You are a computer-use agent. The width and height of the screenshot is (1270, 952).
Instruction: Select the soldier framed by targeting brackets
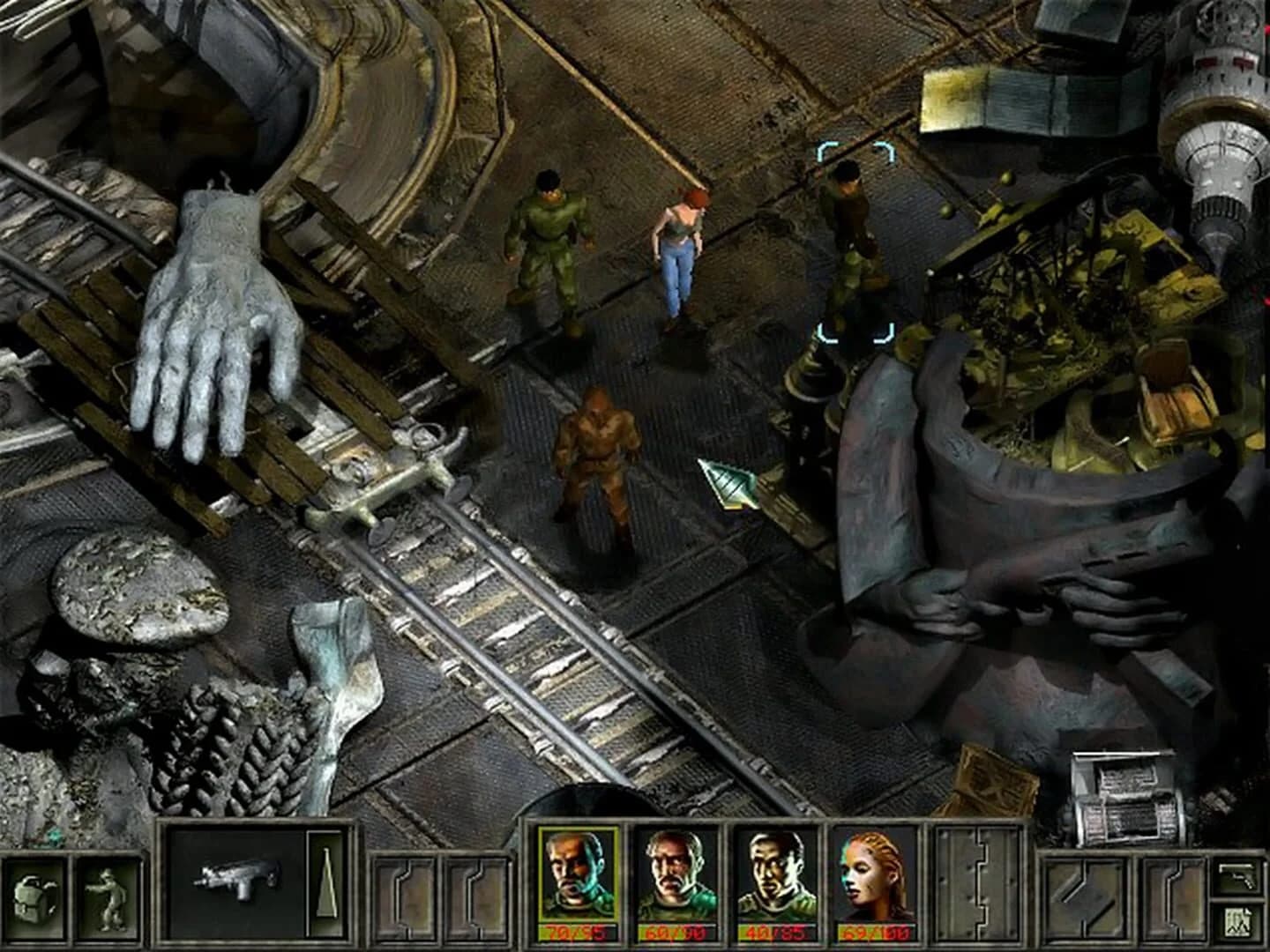click(851, 247)
